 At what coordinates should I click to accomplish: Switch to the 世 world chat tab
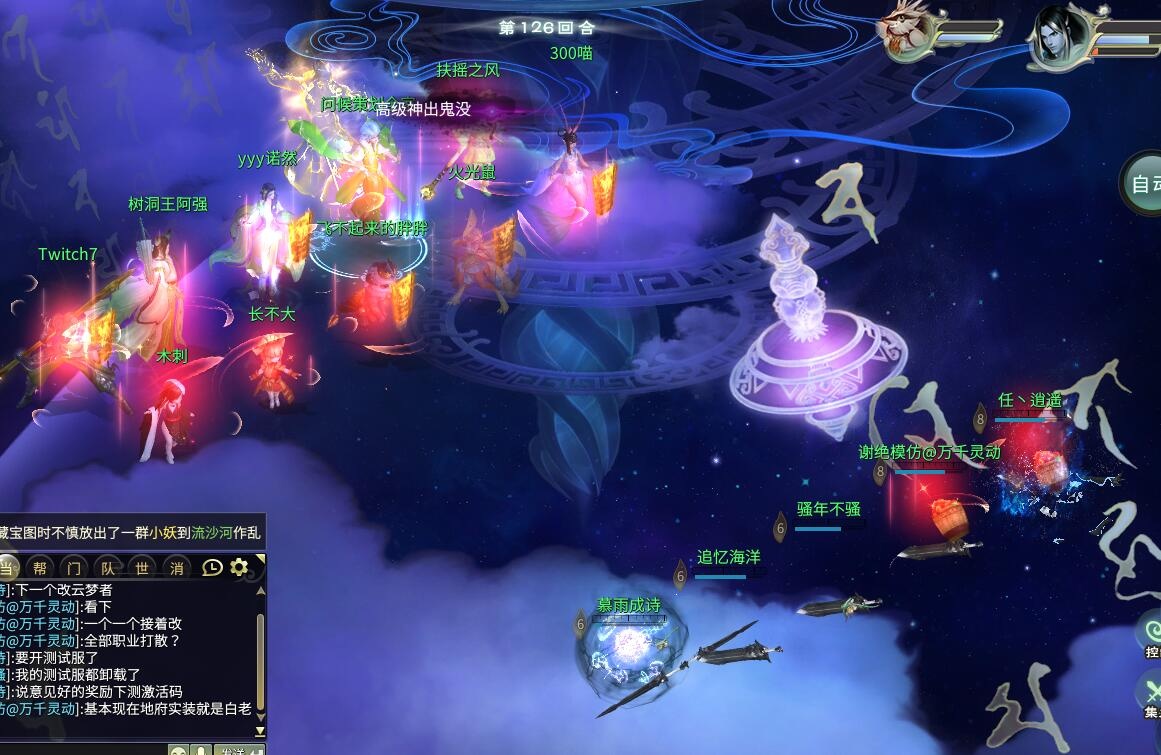(143, 567)
